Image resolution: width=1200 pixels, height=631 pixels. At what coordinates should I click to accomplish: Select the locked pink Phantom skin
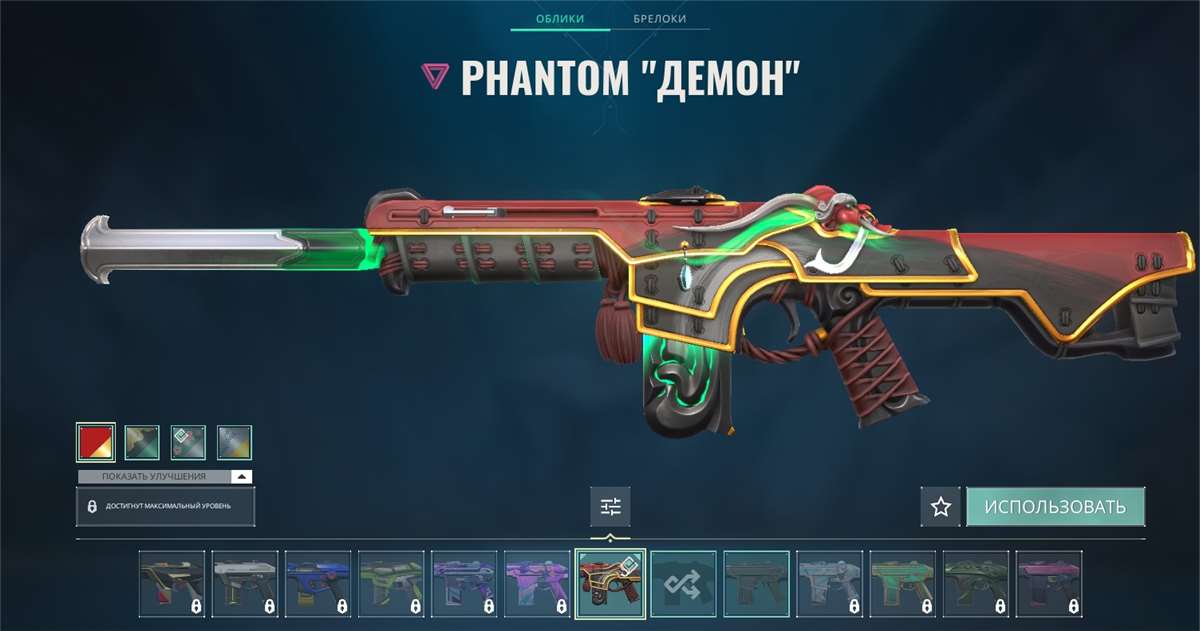pos(1049,583)
